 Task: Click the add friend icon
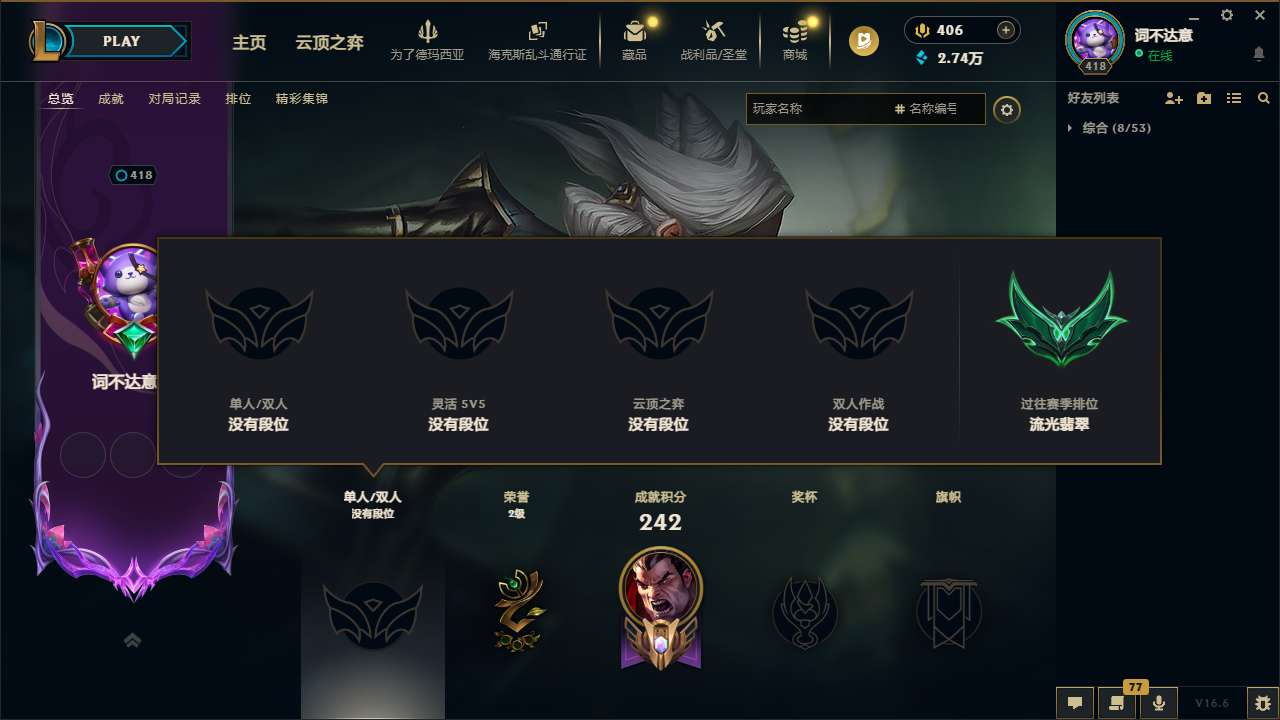1172,98
